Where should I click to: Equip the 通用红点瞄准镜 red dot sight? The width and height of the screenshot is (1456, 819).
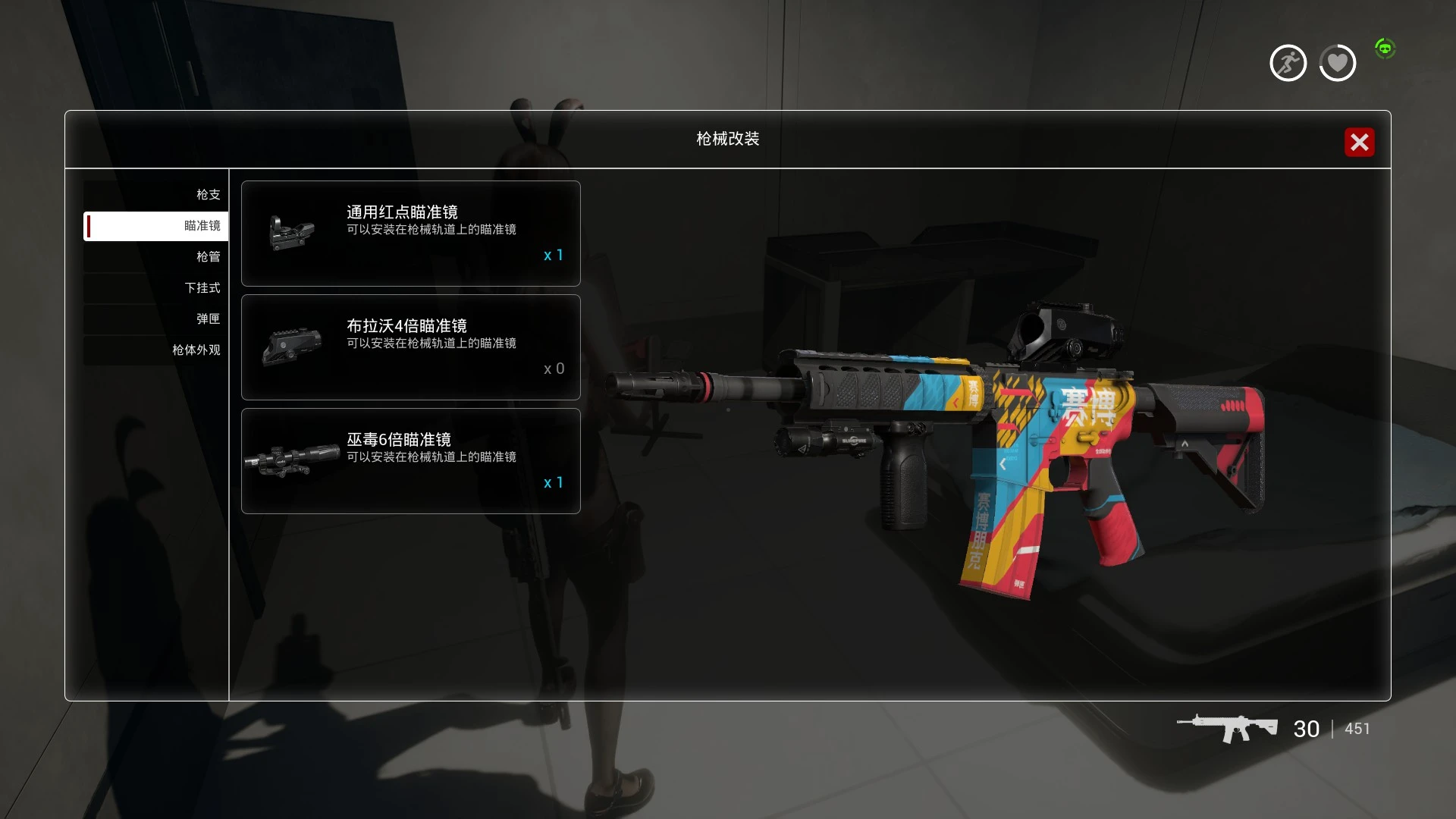tap(410, 234)
